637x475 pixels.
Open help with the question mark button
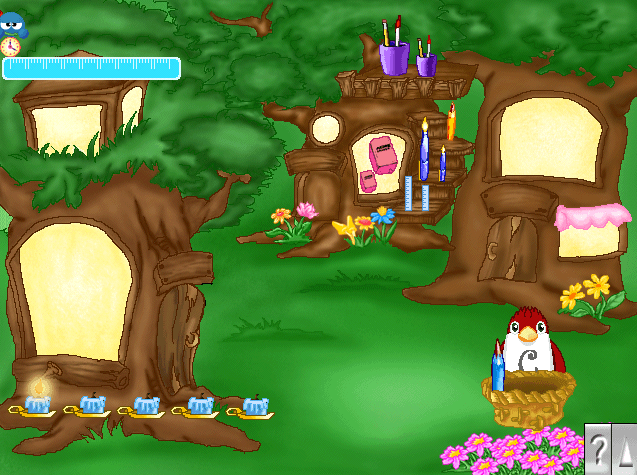click(598, 448)
